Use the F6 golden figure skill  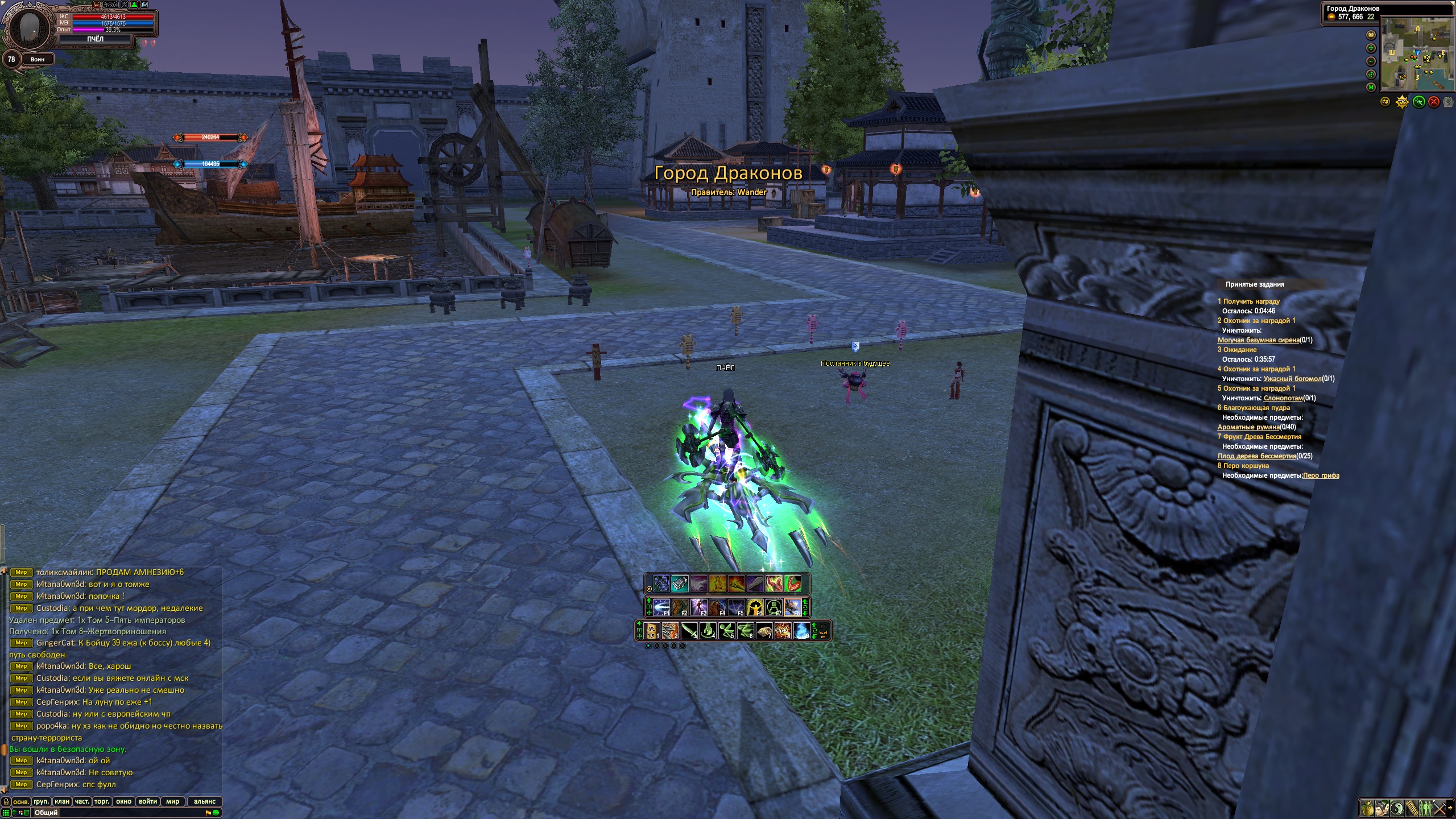coord(754,607)
